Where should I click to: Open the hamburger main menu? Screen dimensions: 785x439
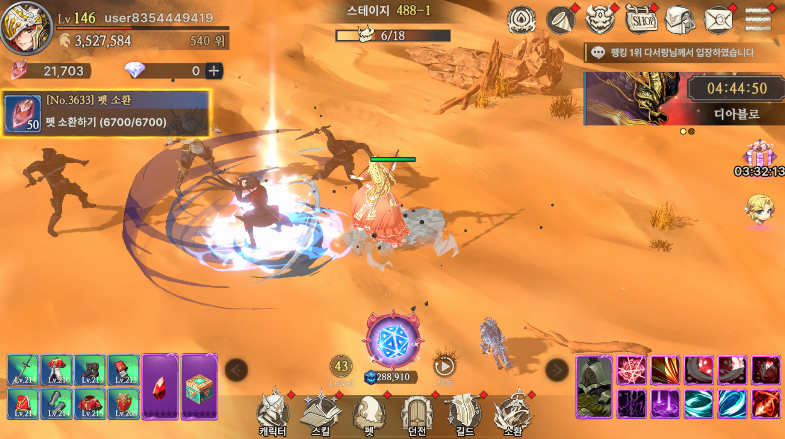[x=759, y=19]
